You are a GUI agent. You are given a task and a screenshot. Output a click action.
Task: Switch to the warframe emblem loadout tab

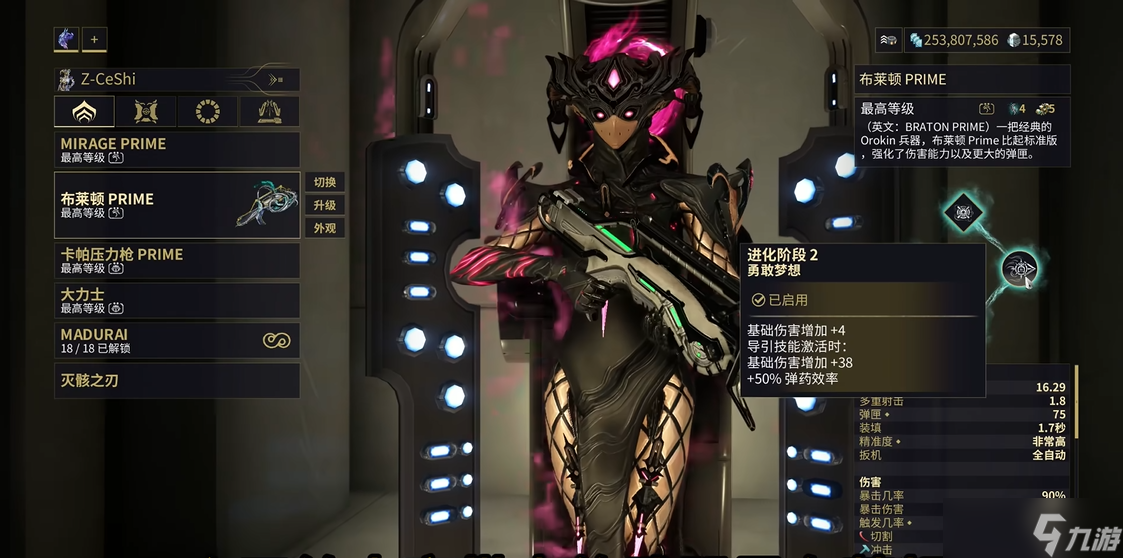click(x=84, y=111)
